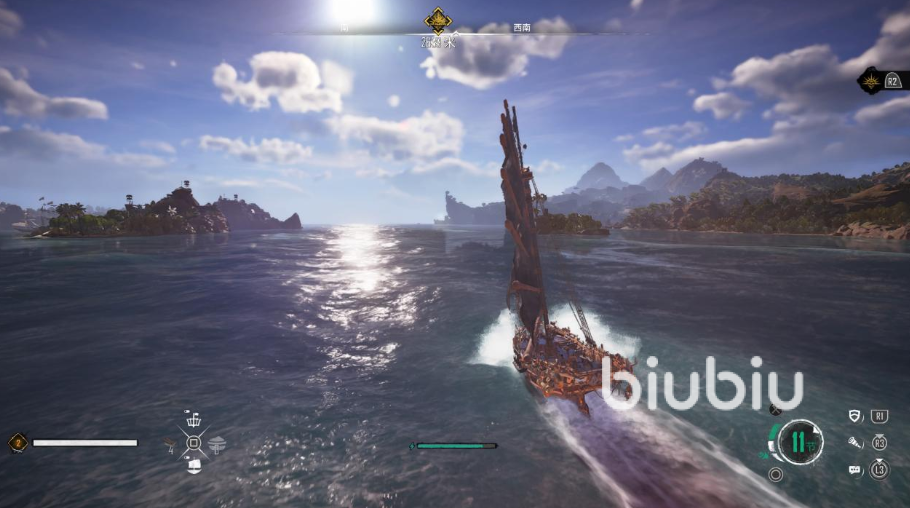Screen dimensions: 910x508
Task: Open the chat speech bubble icon
Action: pyautogui.click(x=855, y=468)
